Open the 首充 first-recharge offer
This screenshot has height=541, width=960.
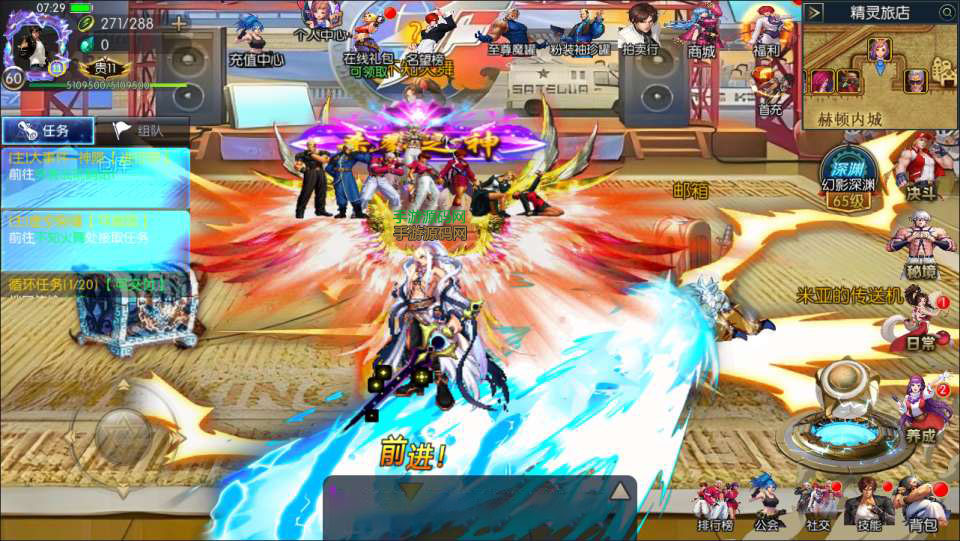pyautogui.click(x=769, y=90)
